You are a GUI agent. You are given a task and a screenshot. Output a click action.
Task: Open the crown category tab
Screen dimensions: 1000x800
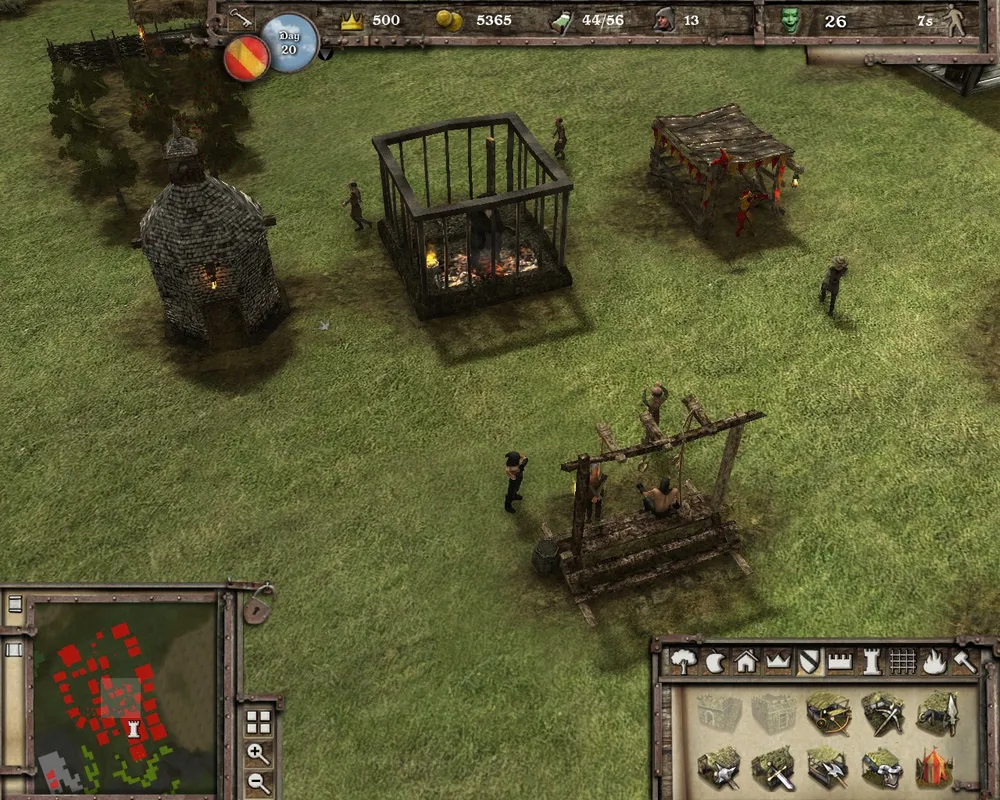point(777,660)
